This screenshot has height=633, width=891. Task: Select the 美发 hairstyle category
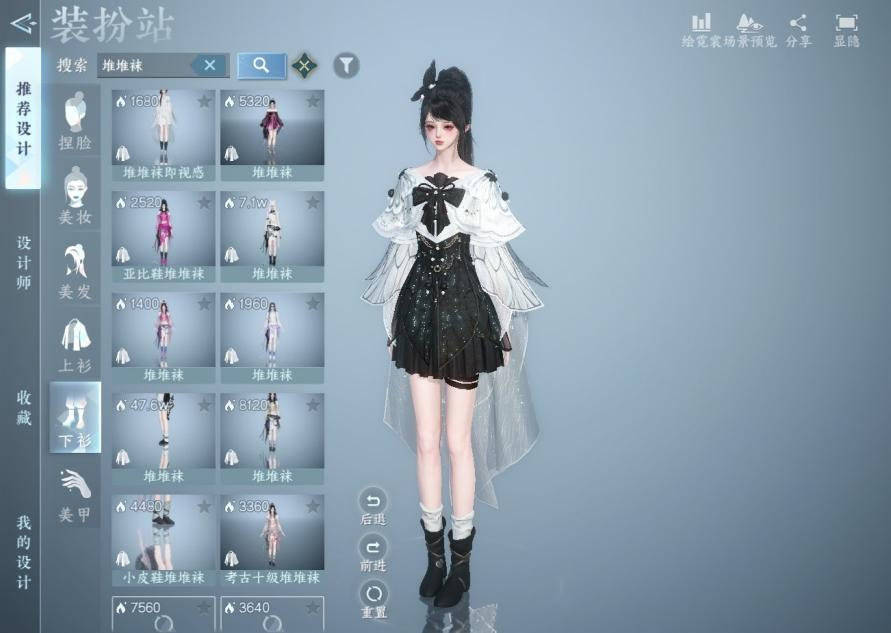[75, 271]
